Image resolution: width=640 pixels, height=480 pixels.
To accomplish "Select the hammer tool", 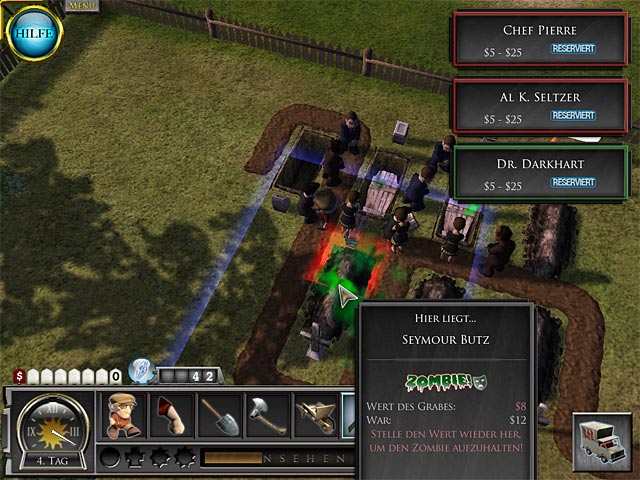I will pyautogui.click(x=265, y=415).
